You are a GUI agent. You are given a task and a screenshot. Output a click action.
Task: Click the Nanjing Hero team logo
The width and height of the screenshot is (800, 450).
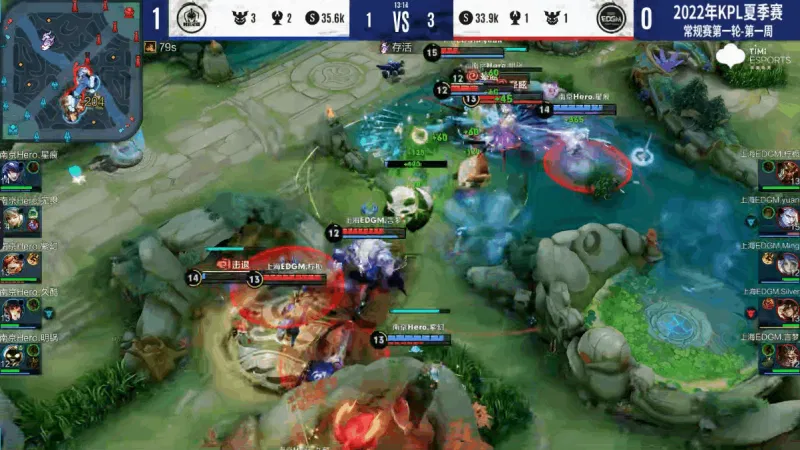[191, 19]
